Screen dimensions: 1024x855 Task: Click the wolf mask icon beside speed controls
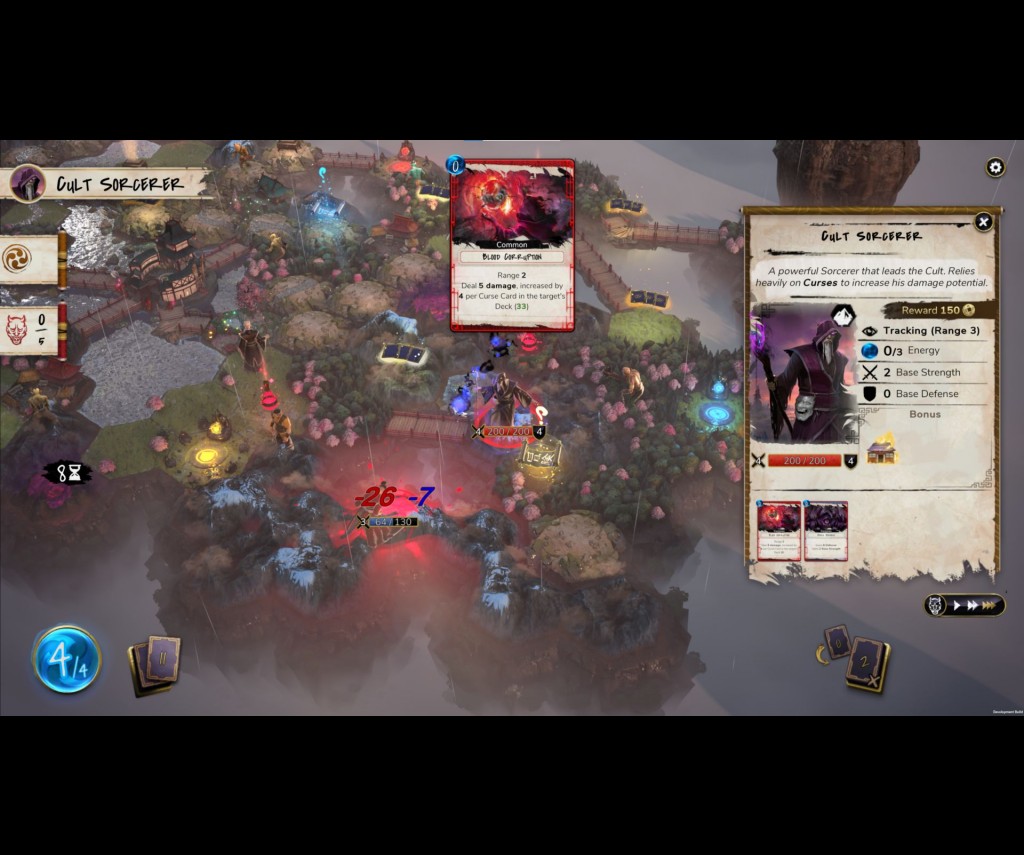(x=935, y=606)
